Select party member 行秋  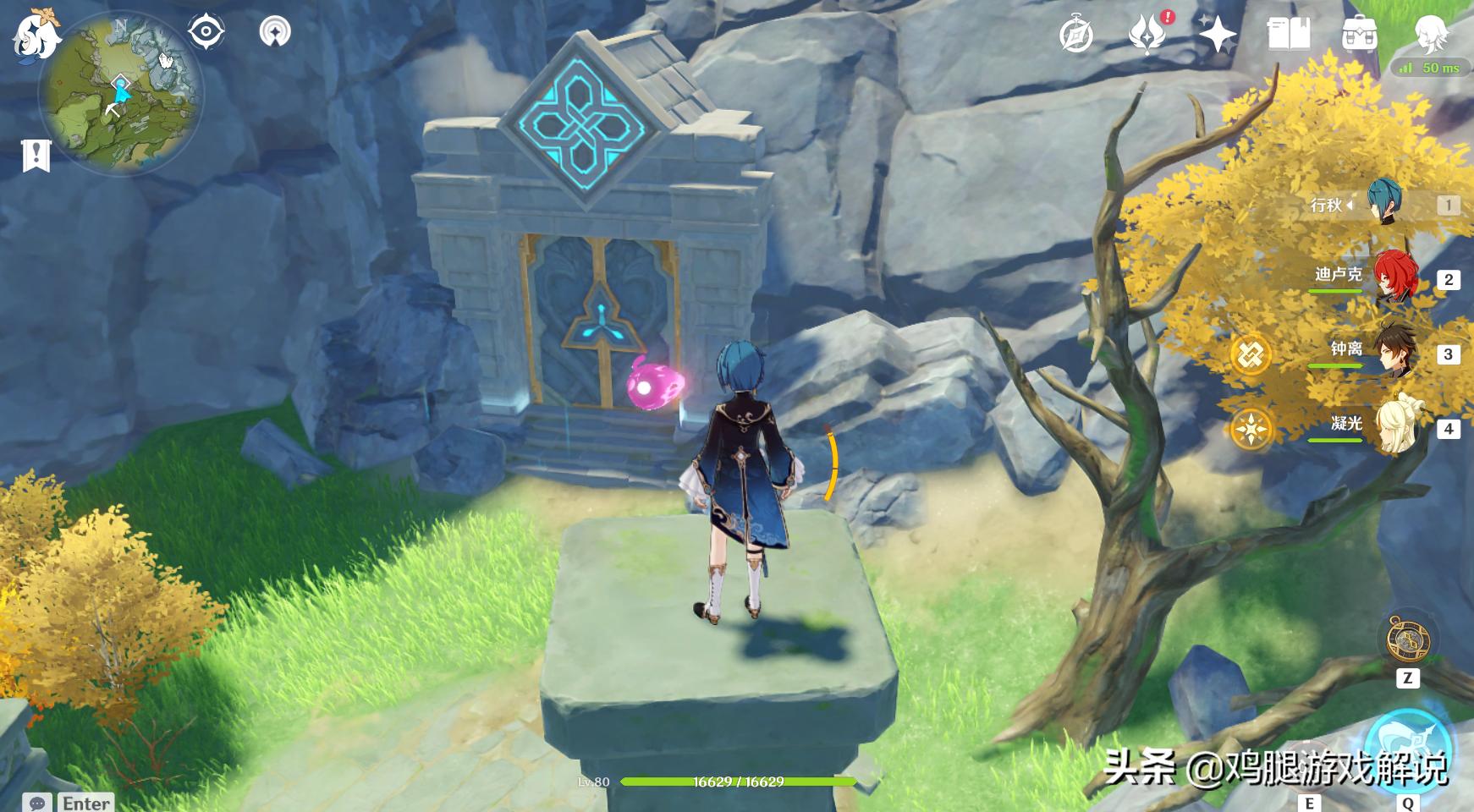click(1384, 204)
